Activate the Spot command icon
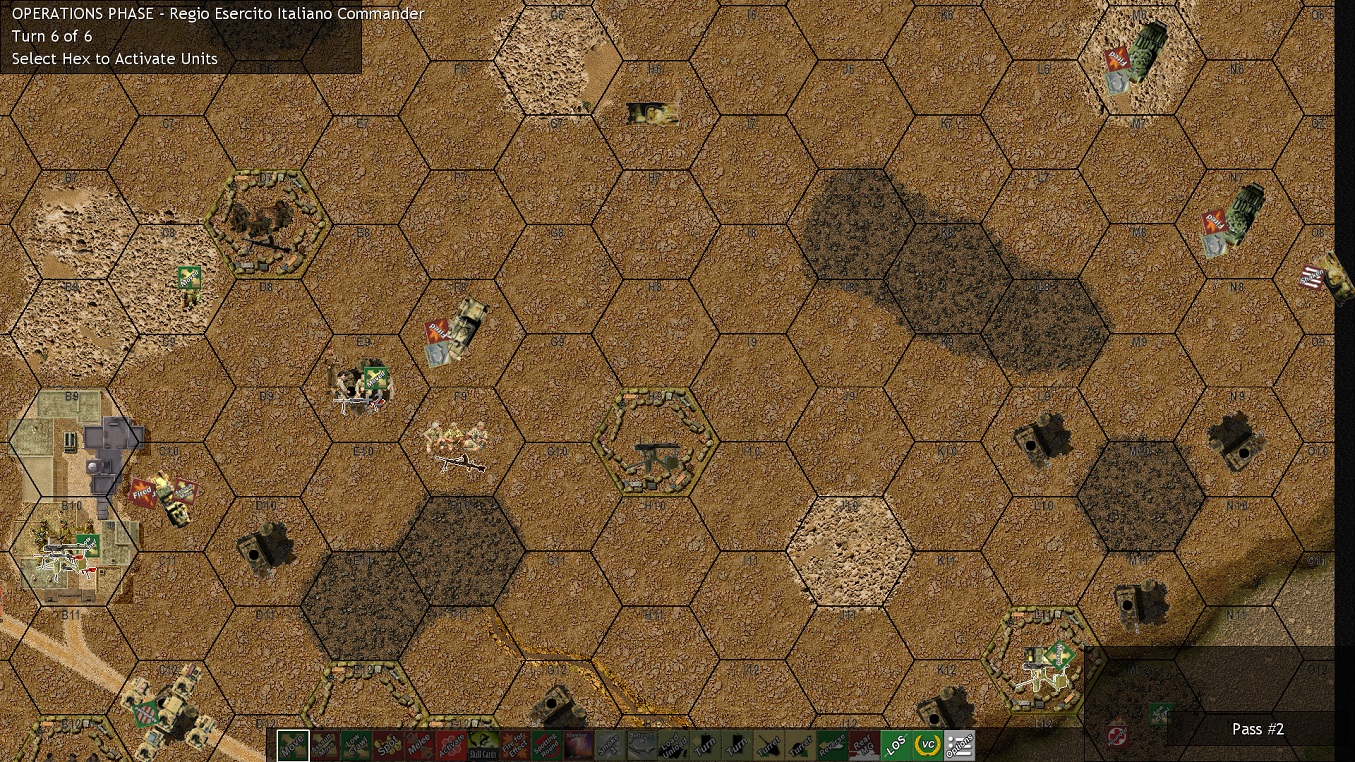The height and width of the screenshot is (762, 1355). tap(390, 743)
